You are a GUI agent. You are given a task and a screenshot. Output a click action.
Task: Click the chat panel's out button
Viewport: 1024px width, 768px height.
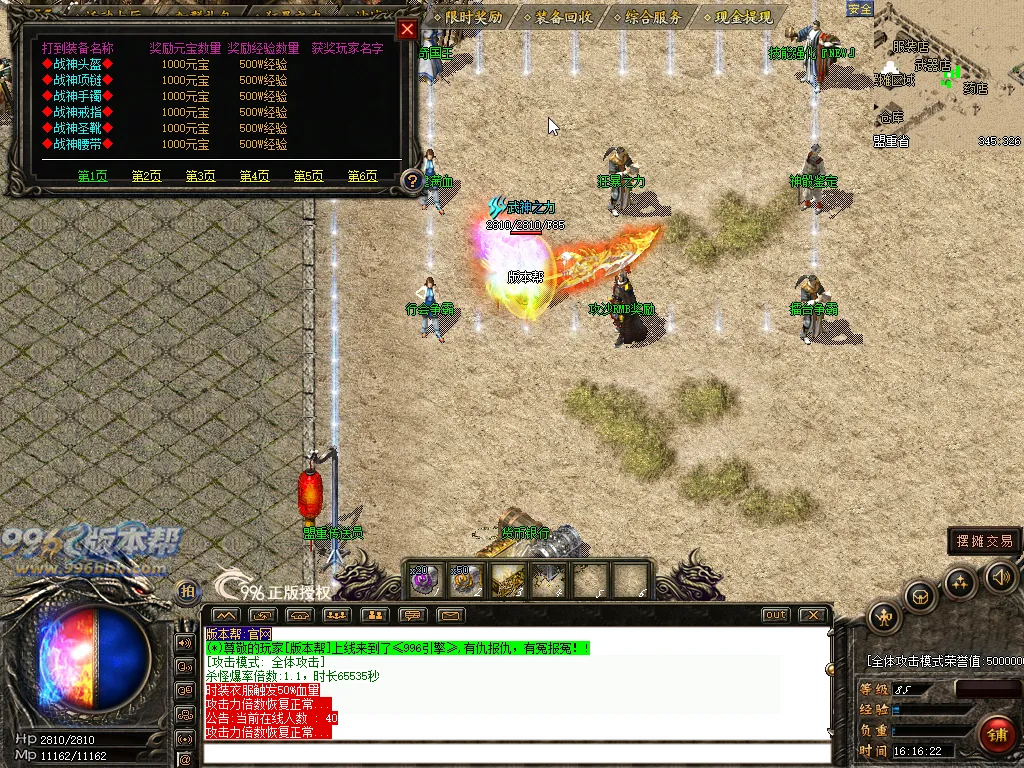tap(775, 615)
